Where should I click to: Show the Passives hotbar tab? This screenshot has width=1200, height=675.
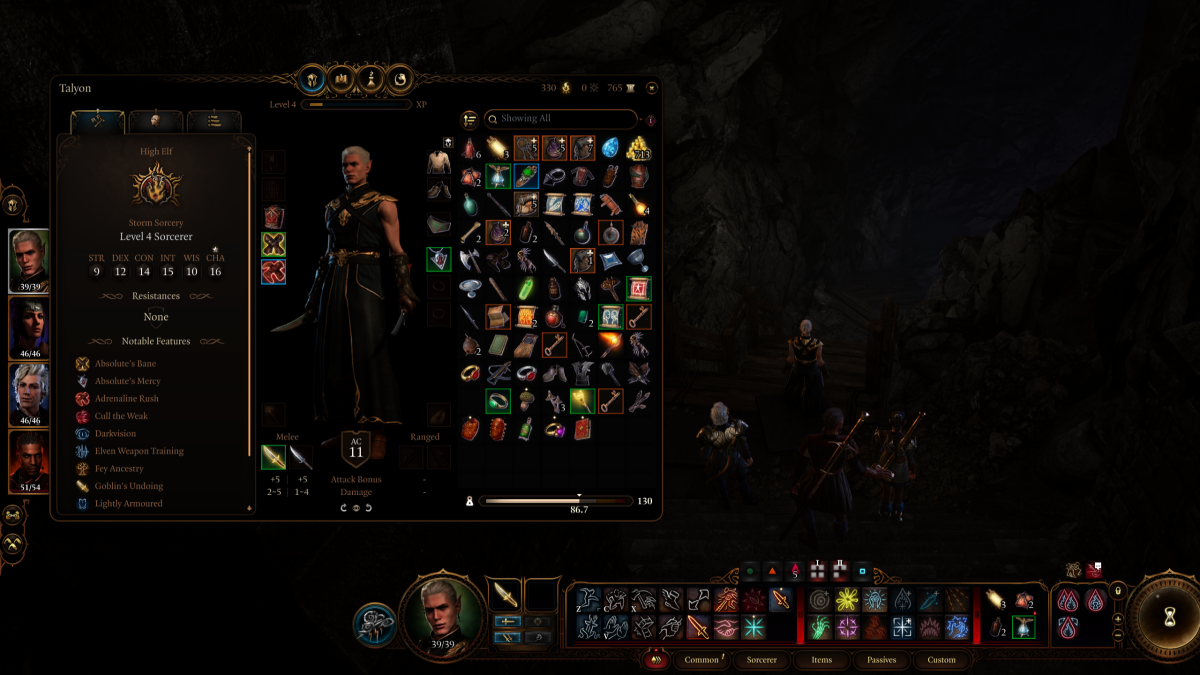881,660
